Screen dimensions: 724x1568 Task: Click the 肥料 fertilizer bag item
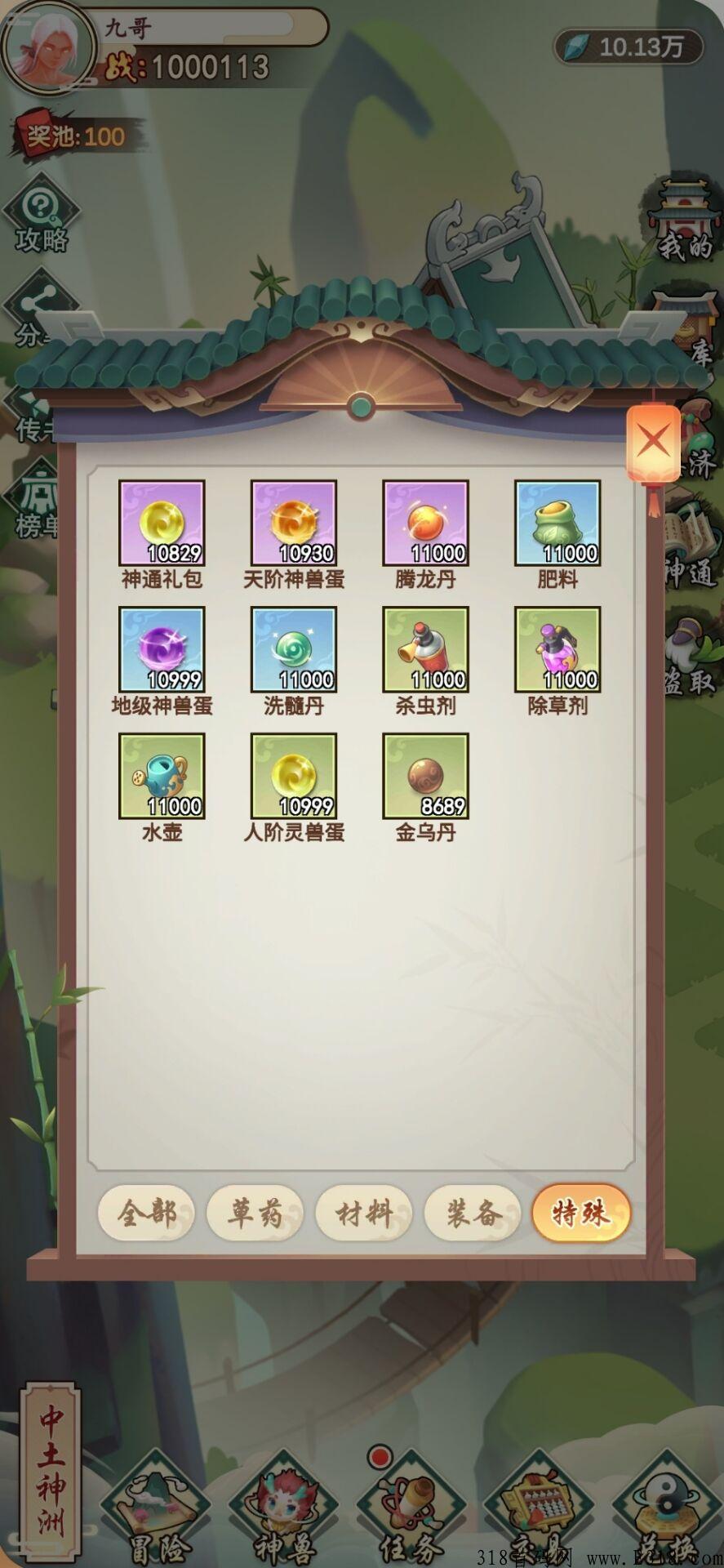[x=557, y=523]
